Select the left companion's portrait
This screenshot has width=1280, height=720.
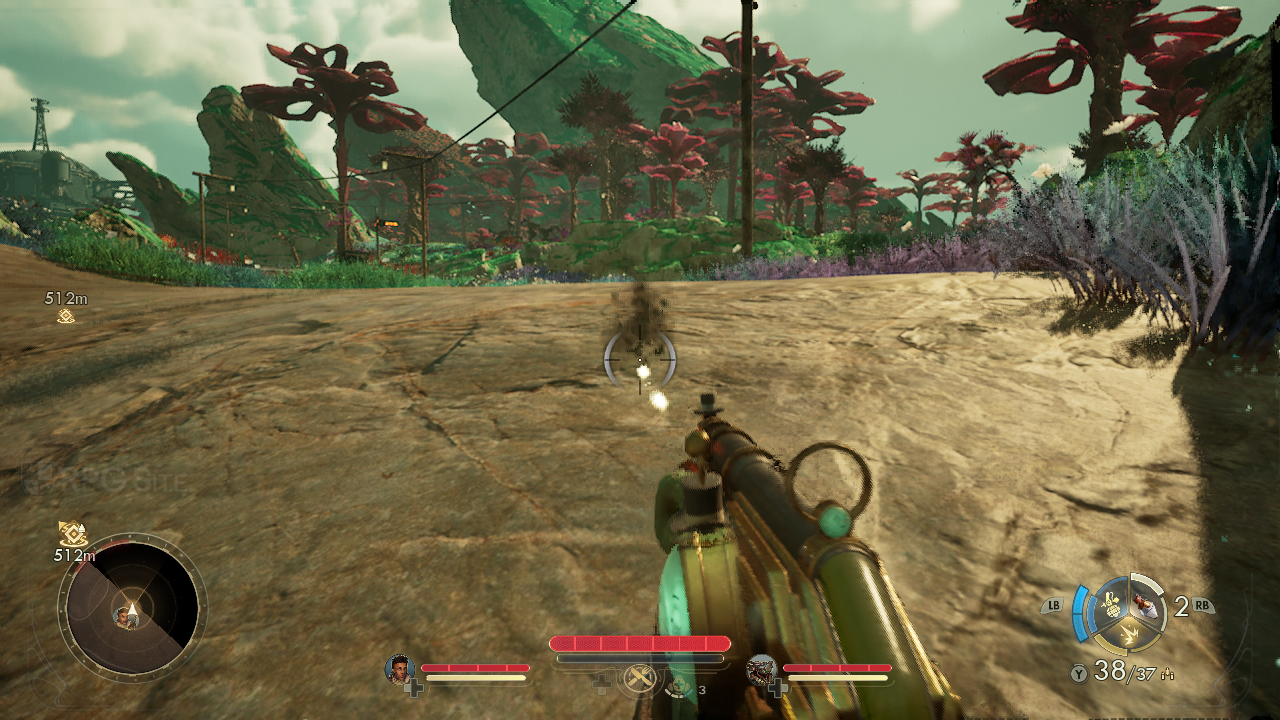[x=400, y=669]
